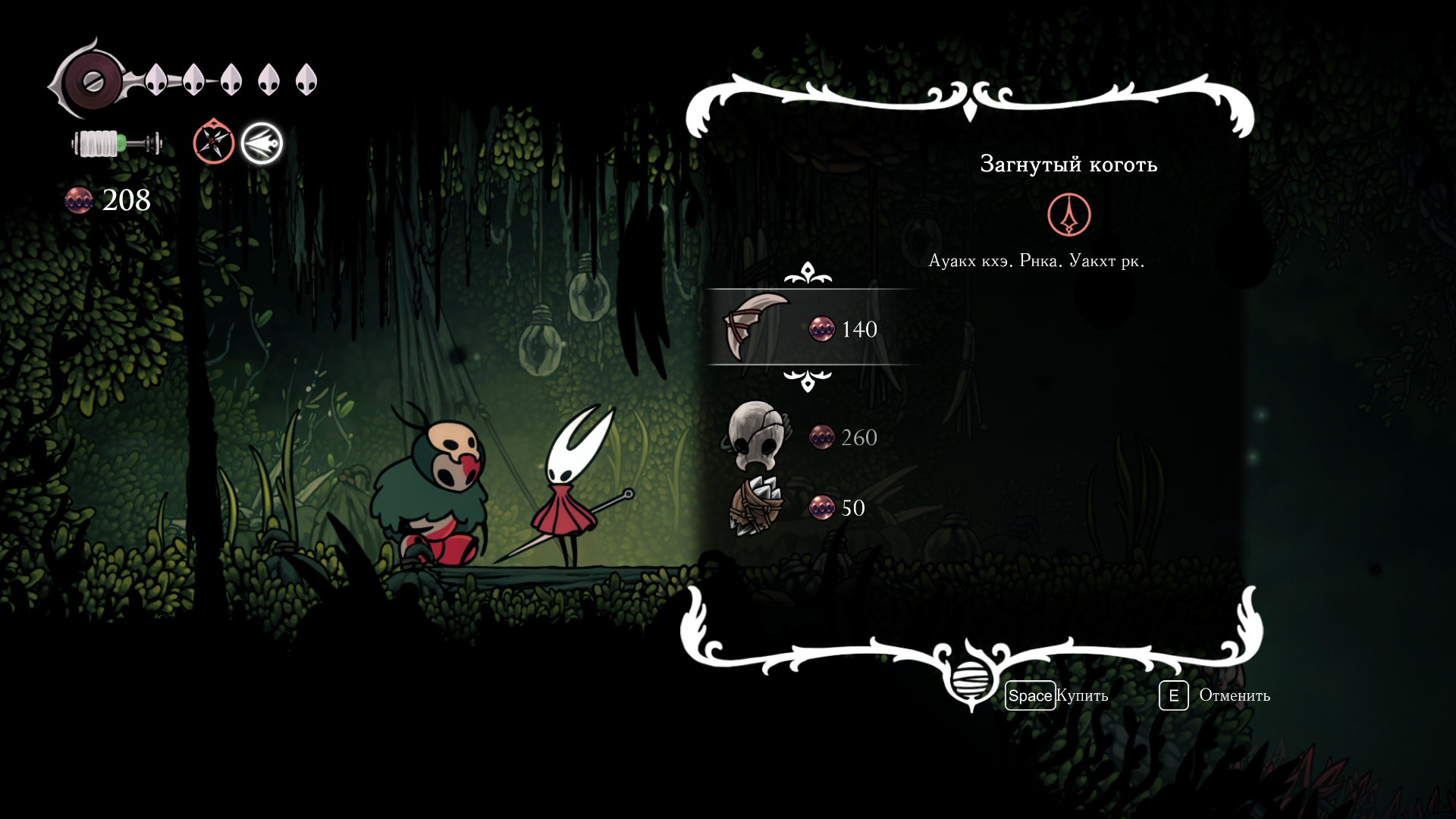Cancel the shop with Отменить

(1216, 695)
